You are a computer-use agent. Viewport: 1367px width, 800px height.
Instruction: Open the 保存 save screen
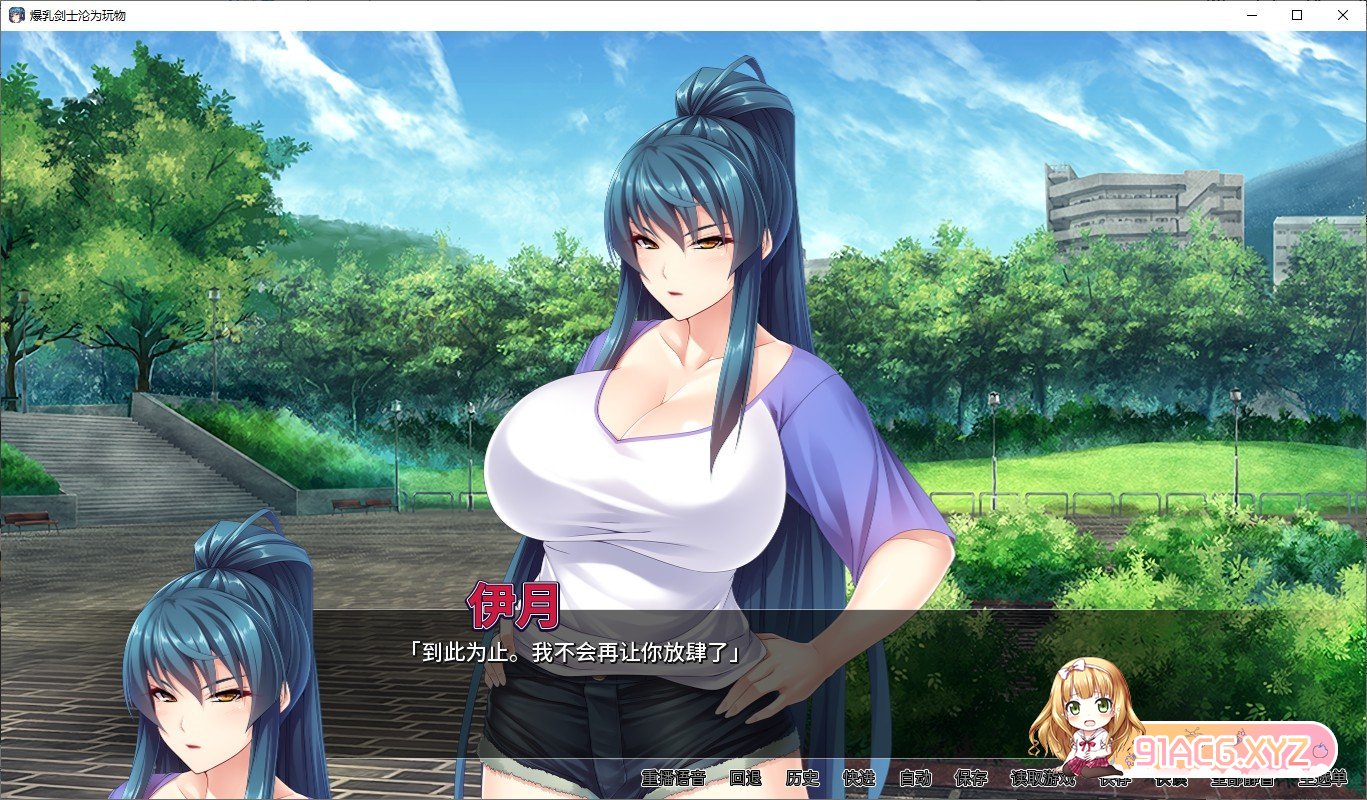[x=971, y=778]
